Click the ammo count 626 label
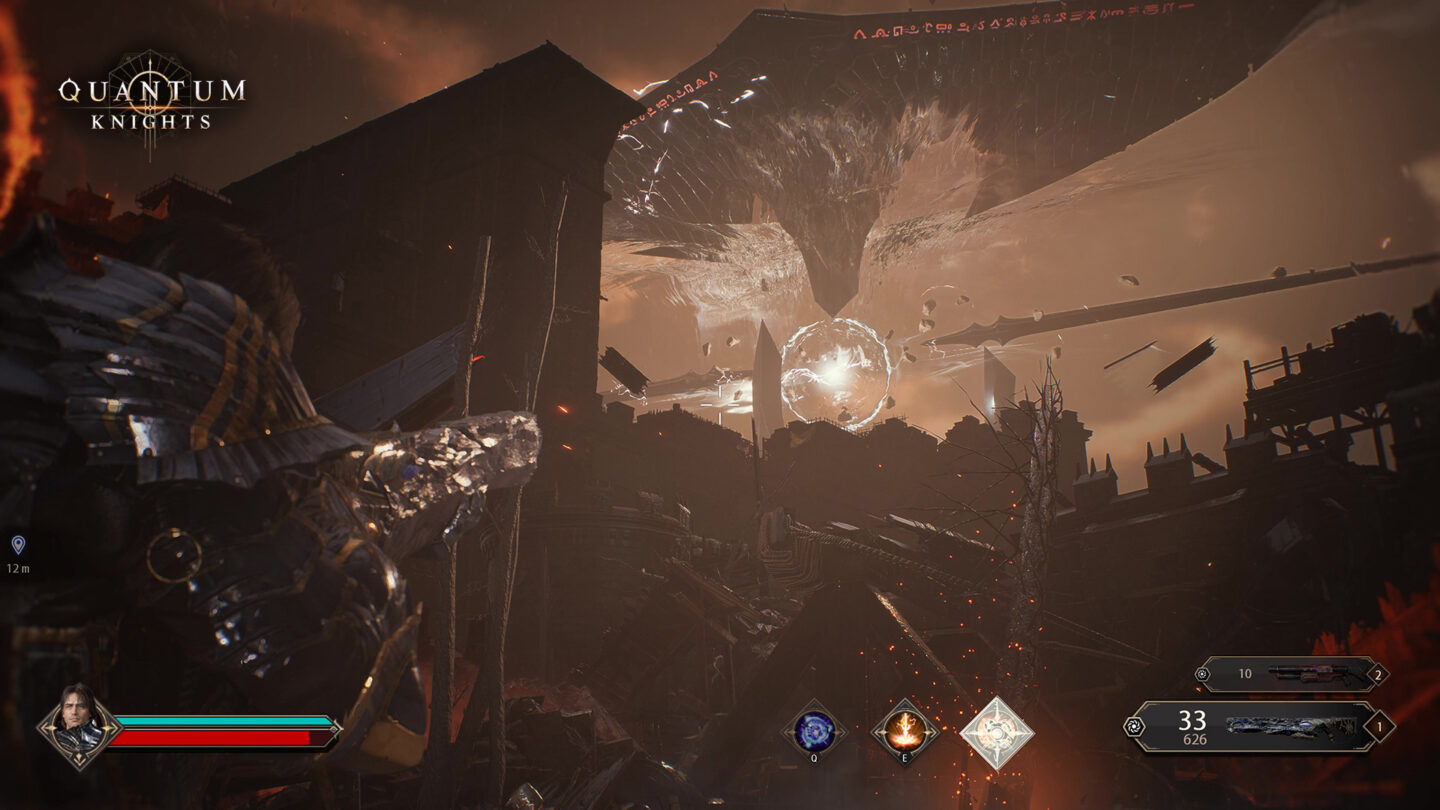The image size is (1440, 810). click(1196, 738)
